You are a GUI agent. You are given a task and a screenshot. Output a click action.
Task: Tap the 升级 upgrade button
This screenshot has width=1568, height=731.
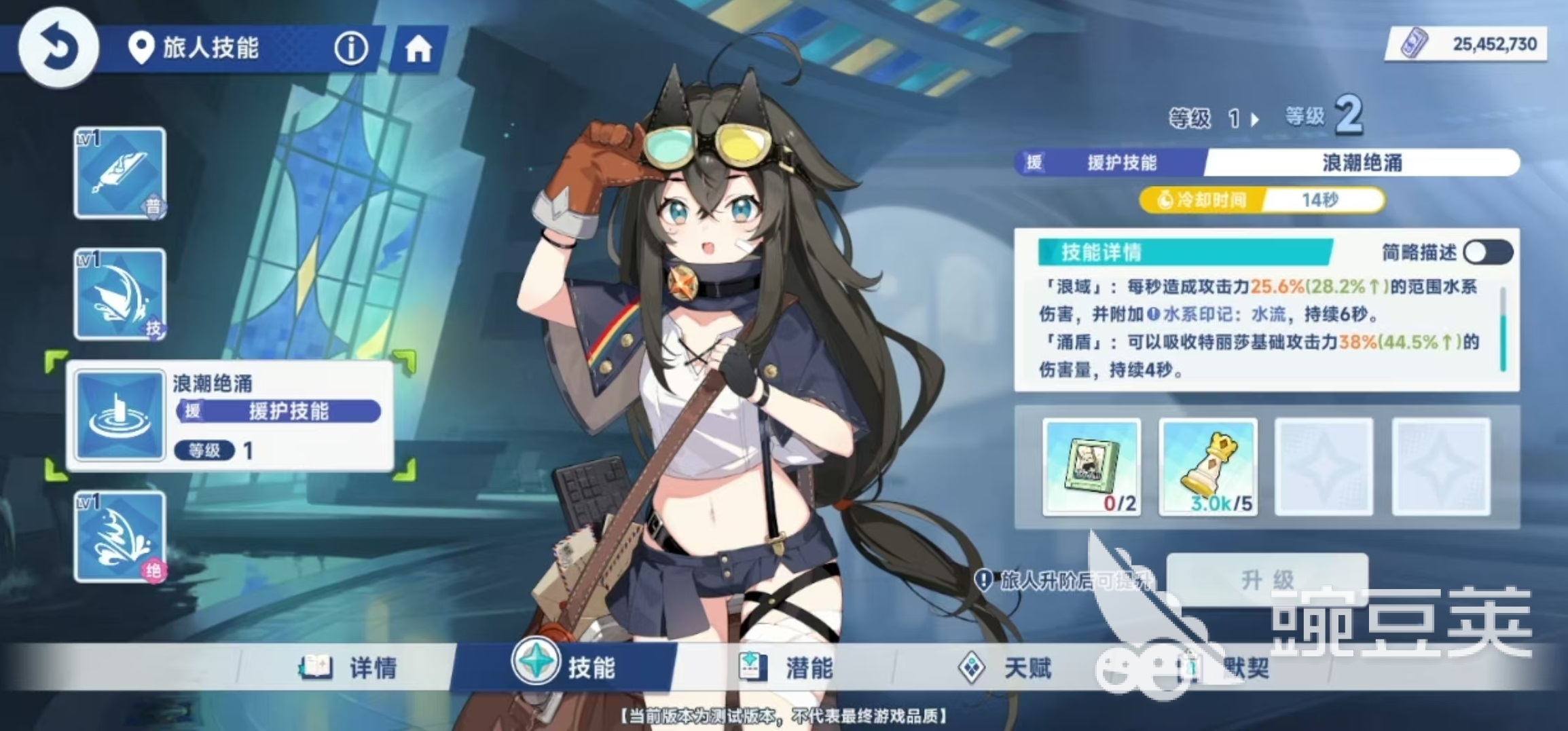1267,579
